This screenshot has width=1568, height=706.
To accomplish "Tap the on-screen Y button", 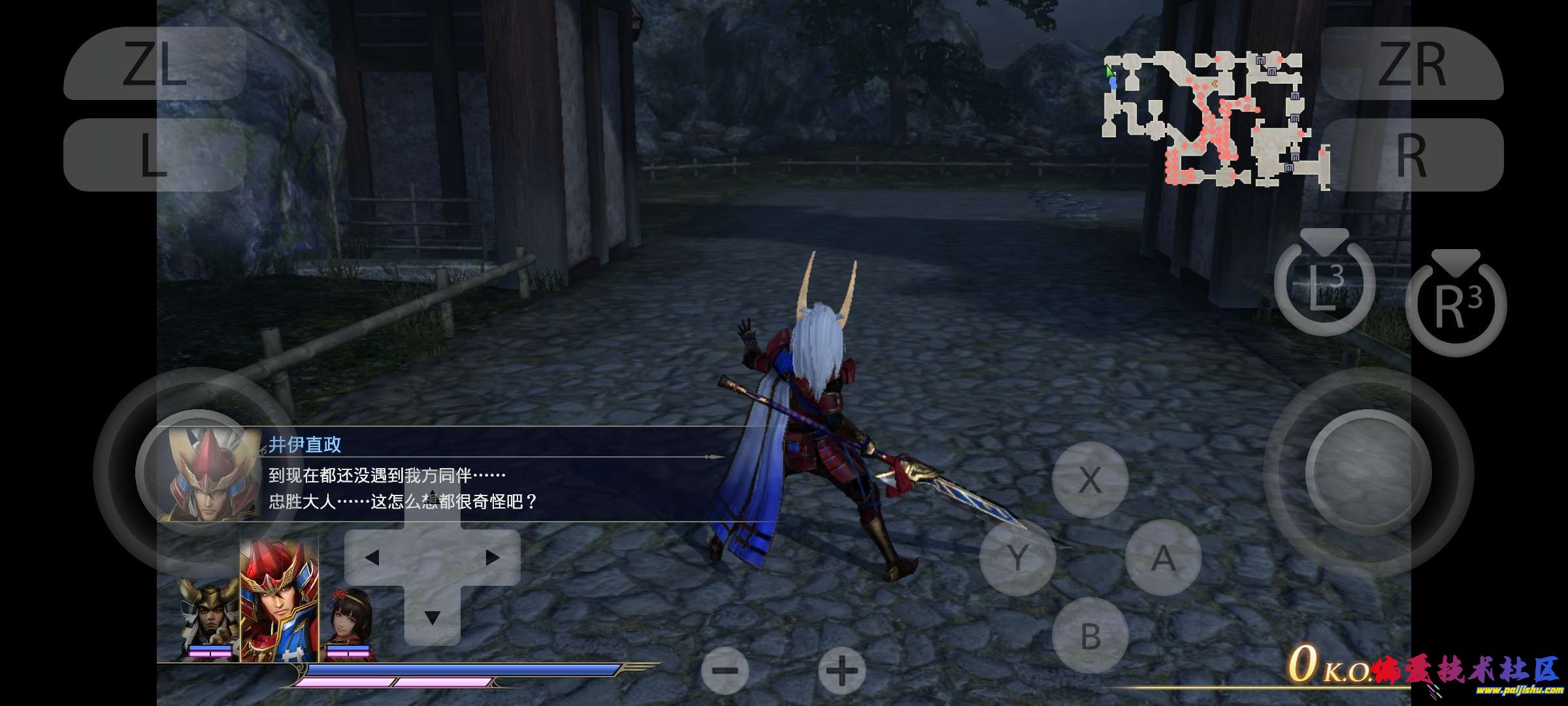I will click(x=1017, y=558).
